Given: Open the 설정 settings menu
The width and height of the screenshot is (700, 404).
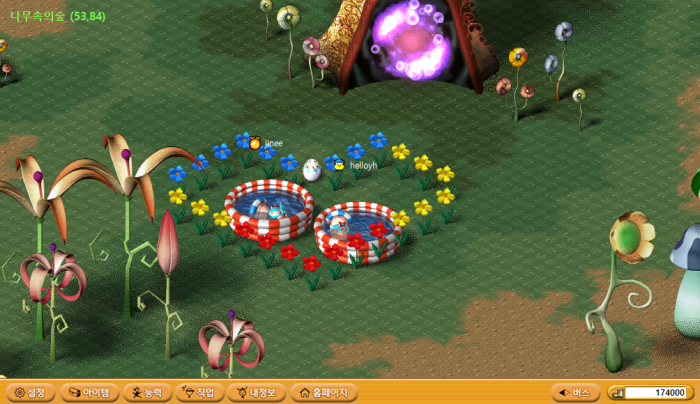Looking at the screenshot, I should [28, 393].
